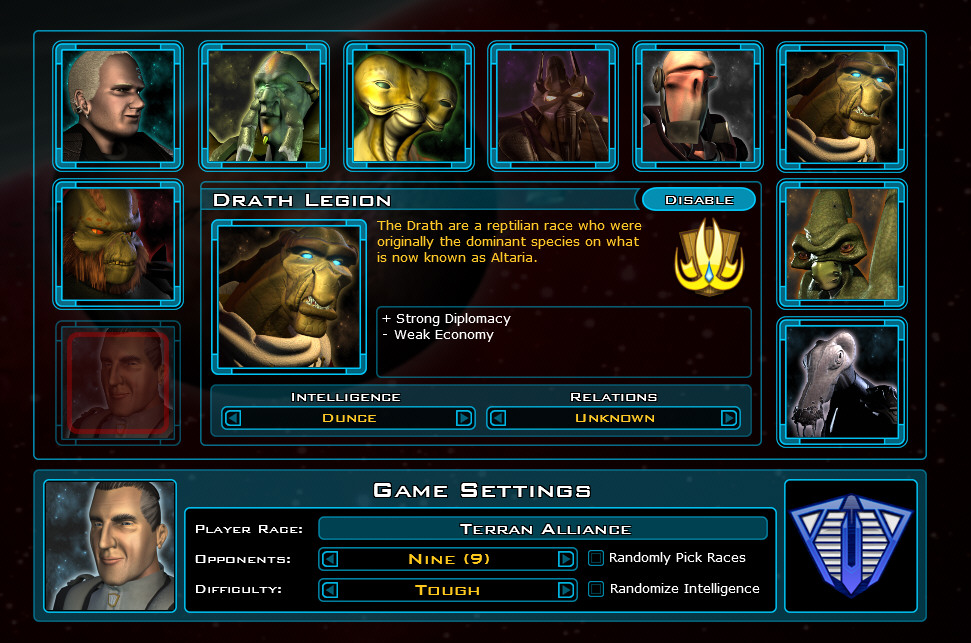The width and height of the screenshot is (971, 643).
Task: Select the orange-eyed red reptilian portrait
Action: click(x=118, y=244)
